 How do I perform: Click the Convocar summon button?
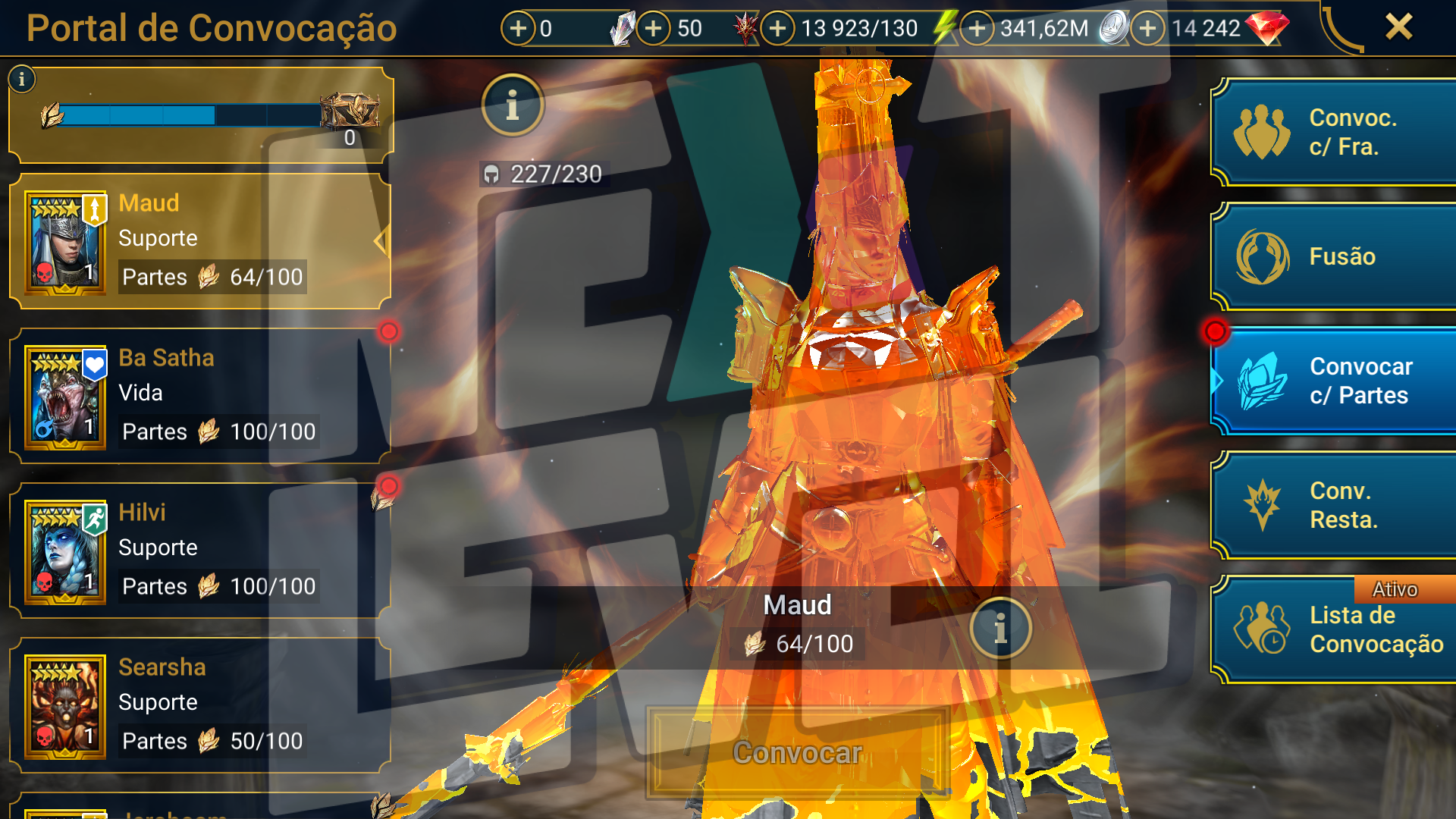[x=797, y=753]
